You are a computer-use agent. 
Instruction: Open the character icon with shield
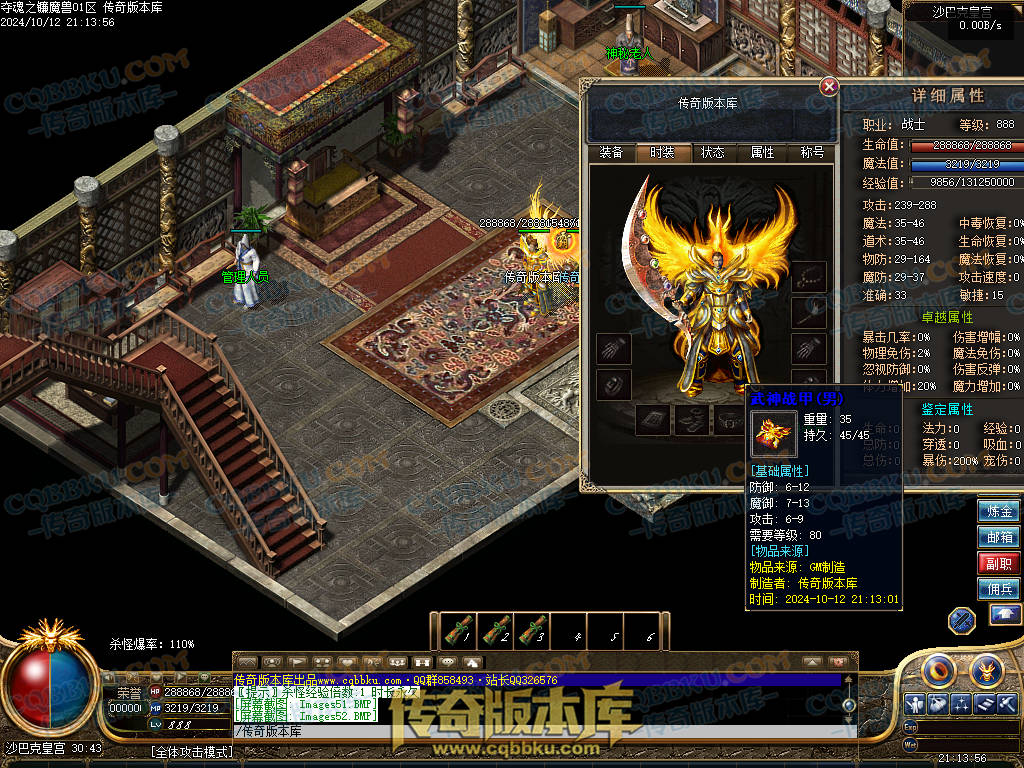coord(914,704)
